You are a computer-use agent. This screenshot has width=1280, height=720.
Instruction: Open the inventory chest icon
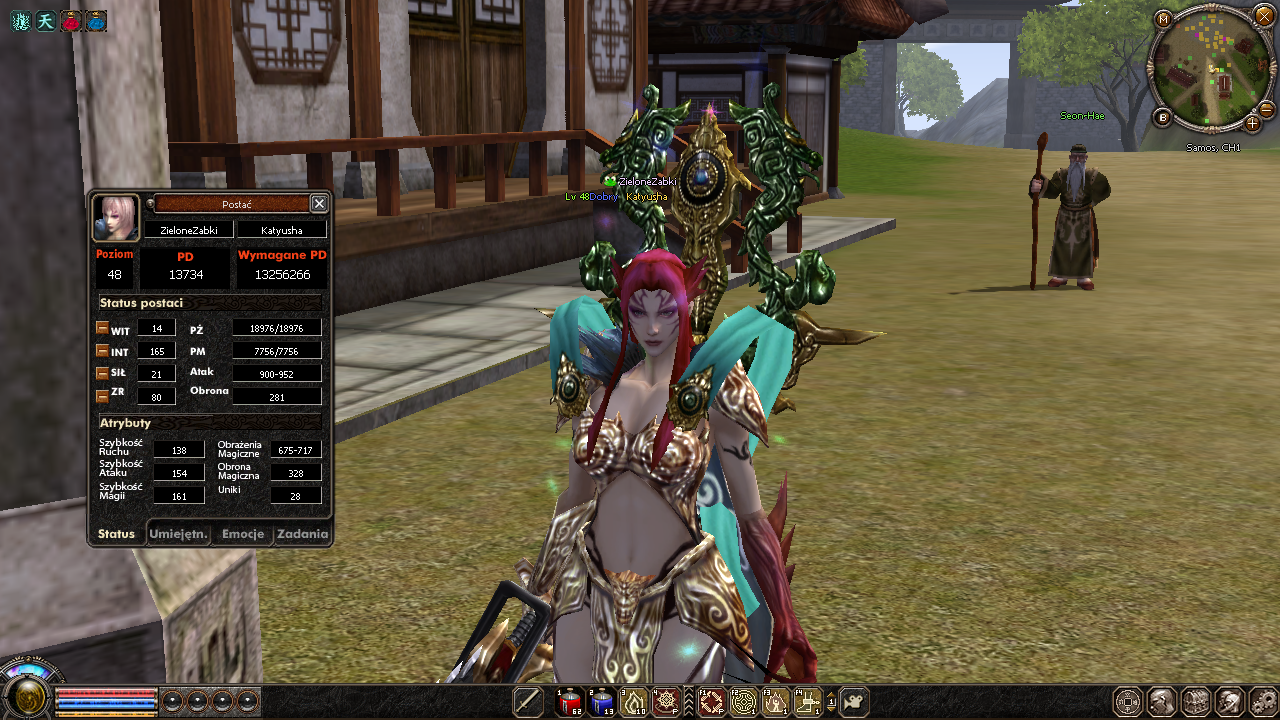click(1196, 702)
